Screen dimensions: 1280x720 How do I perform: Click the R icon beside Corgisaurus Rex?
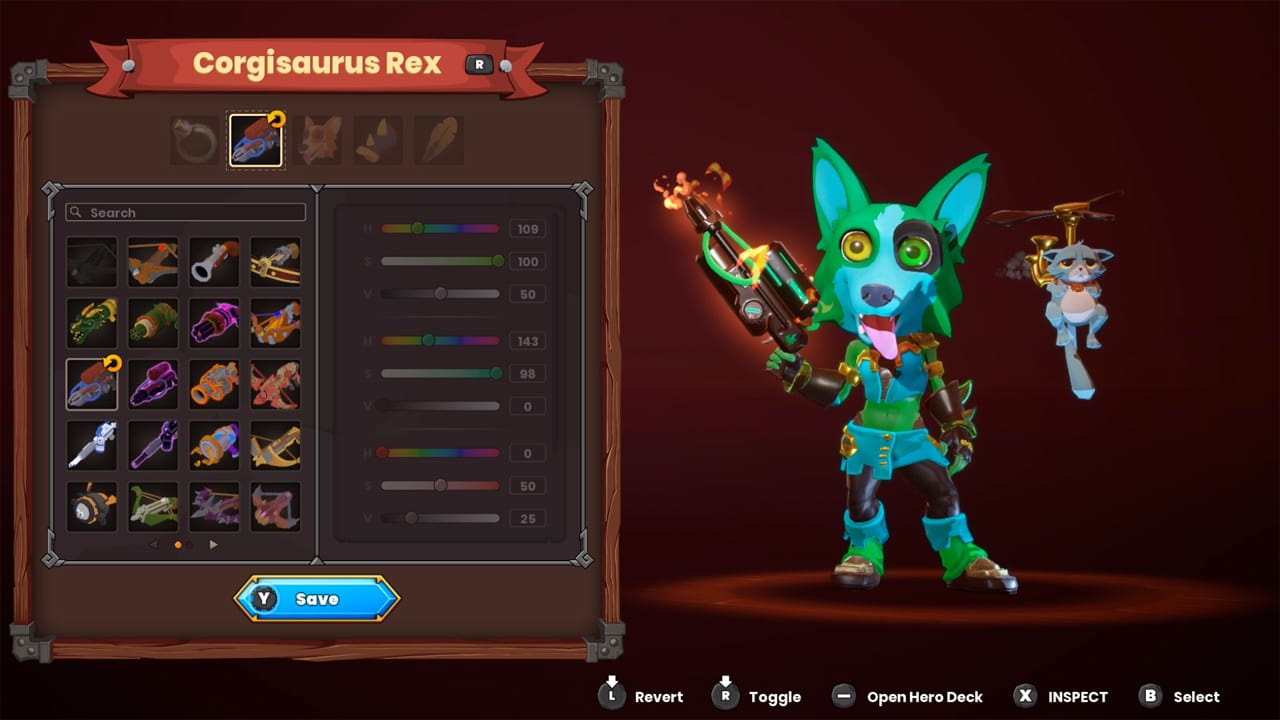[479, 64]
